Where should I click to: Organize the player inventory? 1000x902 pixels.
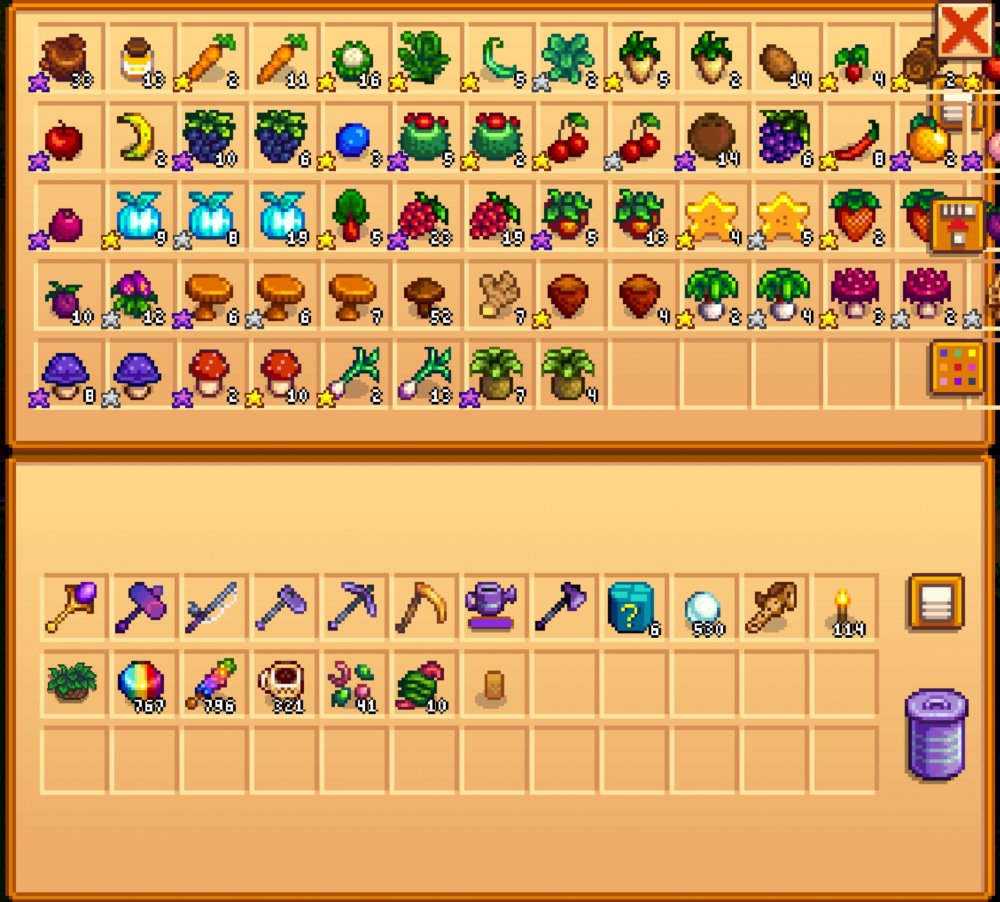point(936,601)
